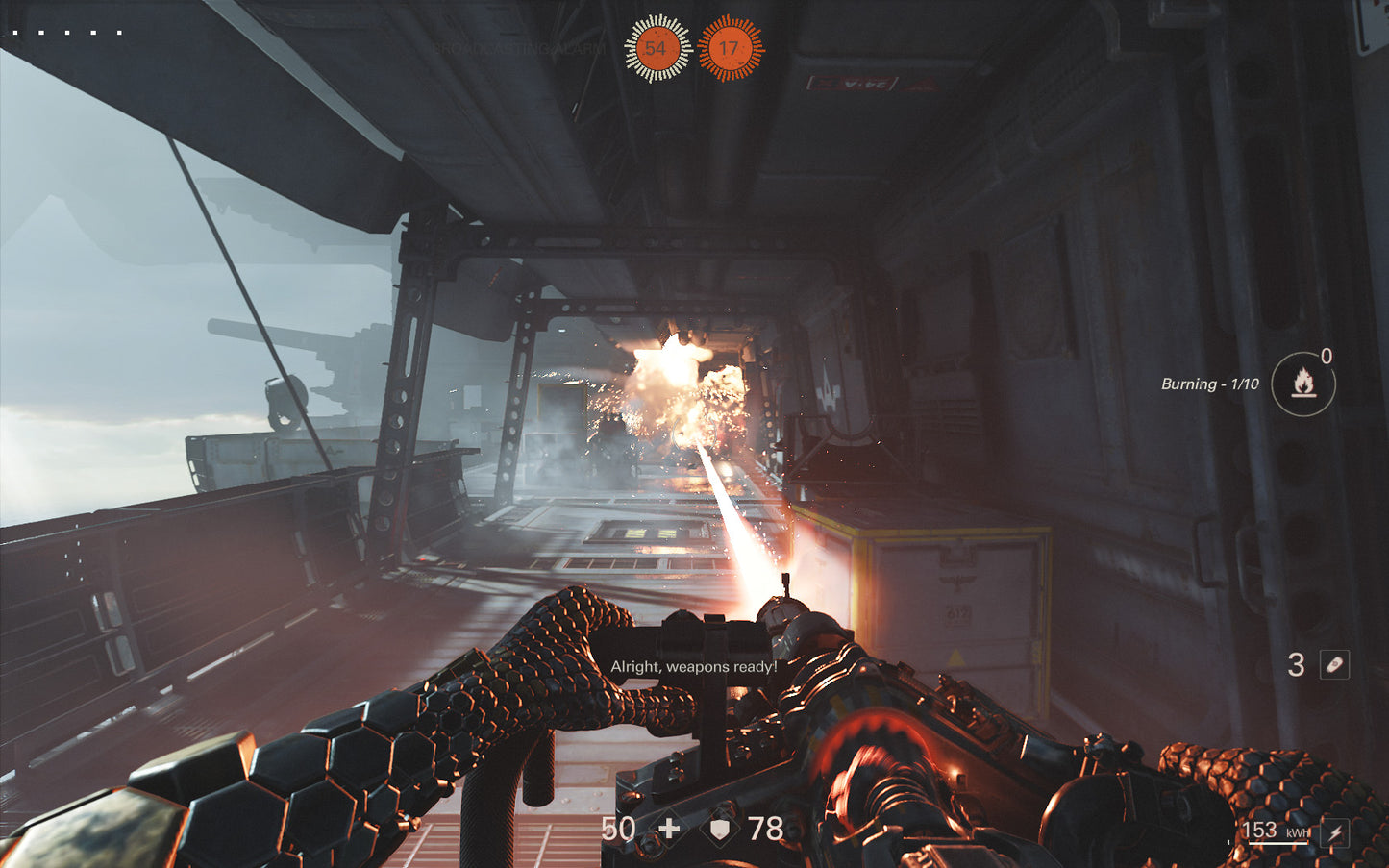
Task: Click the shield armor icon beside 78
Action: (x=718, y=828)
